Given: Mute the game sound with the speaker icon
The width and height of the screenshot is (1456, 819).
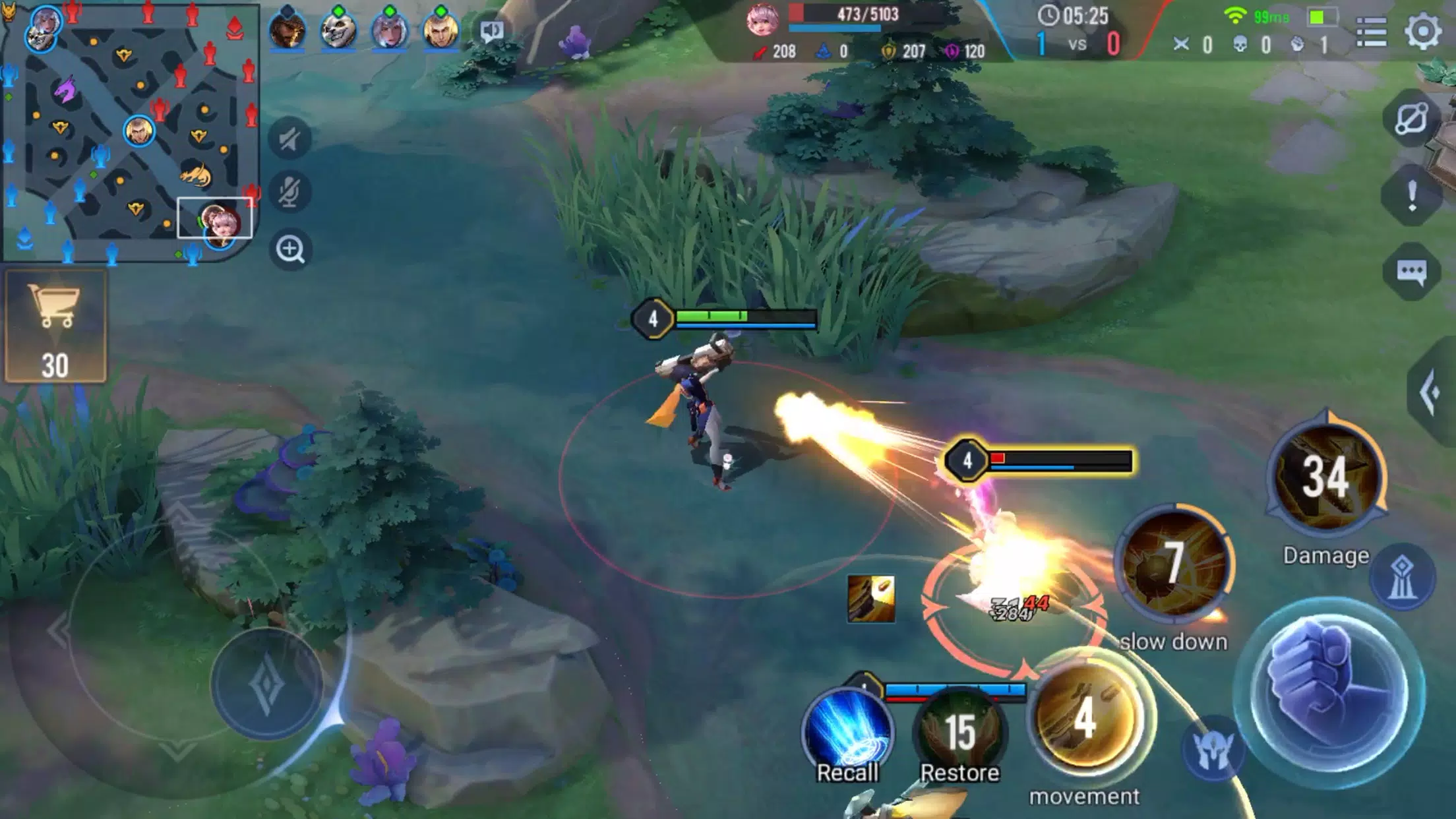Looking at the screenshot, I should click(x=292, y=137).
